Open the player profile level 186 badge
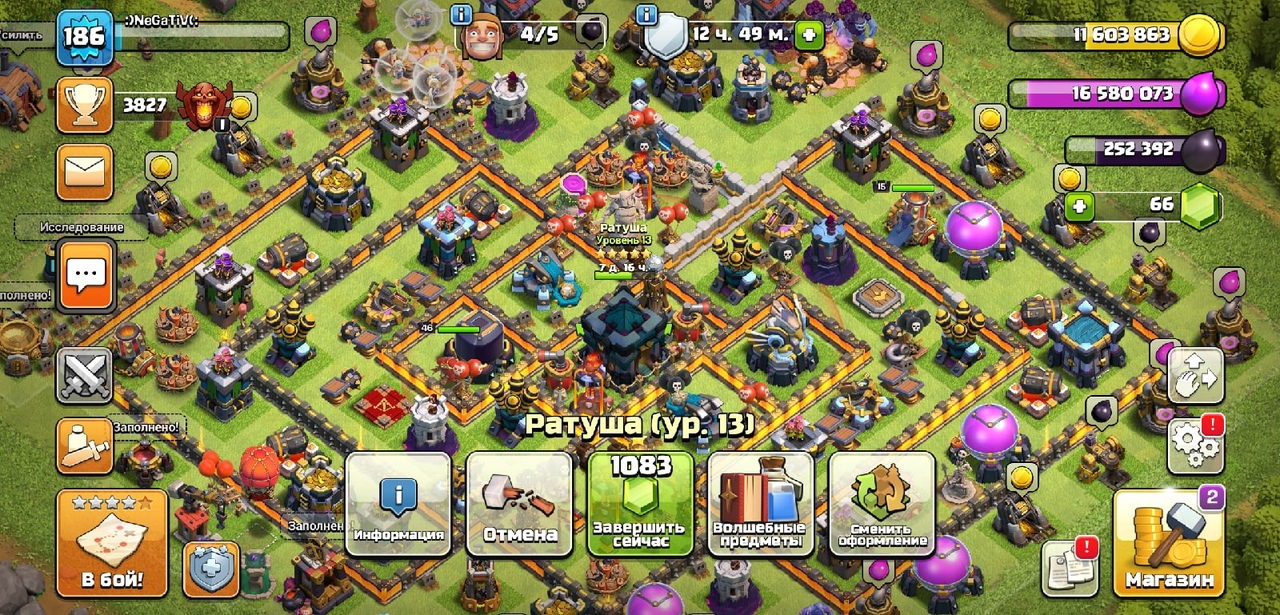Screen dimensions: 1280x615 (x=85, y=38)
